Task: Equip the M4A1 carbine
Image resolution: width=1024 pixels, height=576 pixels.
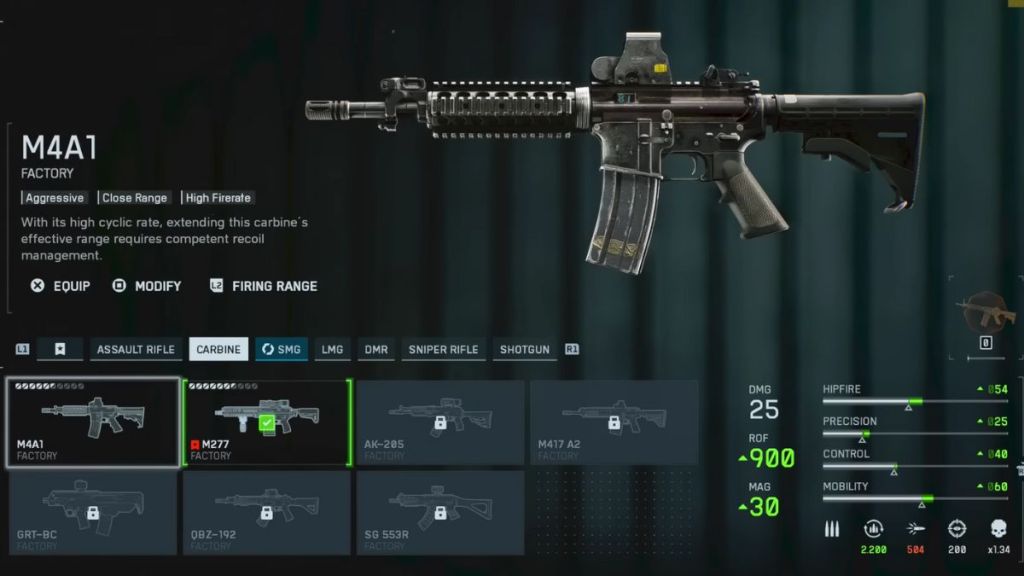Action: click(x=60, y=286)
